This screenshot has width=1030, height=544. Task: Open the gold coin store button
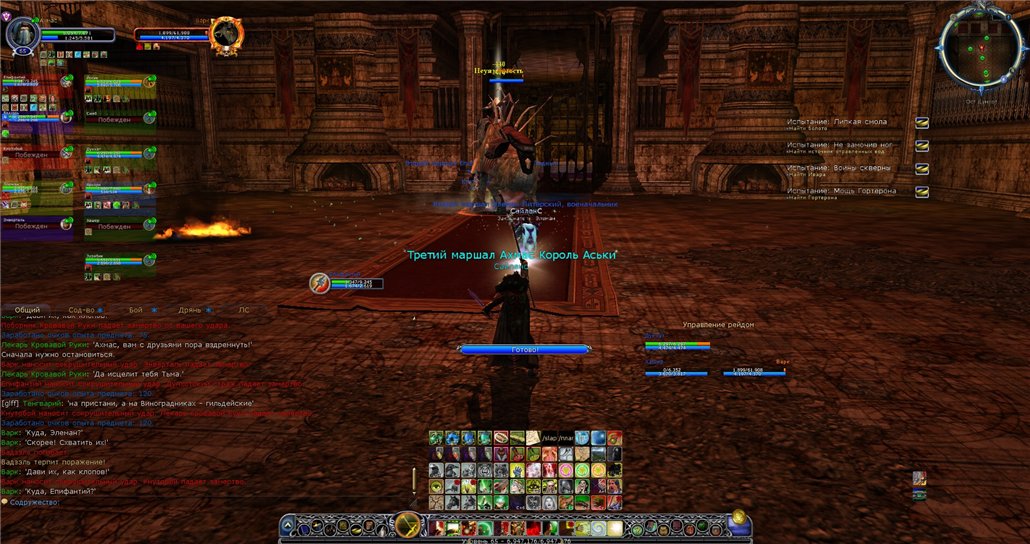pyautogui.click(x=737, y=518)
